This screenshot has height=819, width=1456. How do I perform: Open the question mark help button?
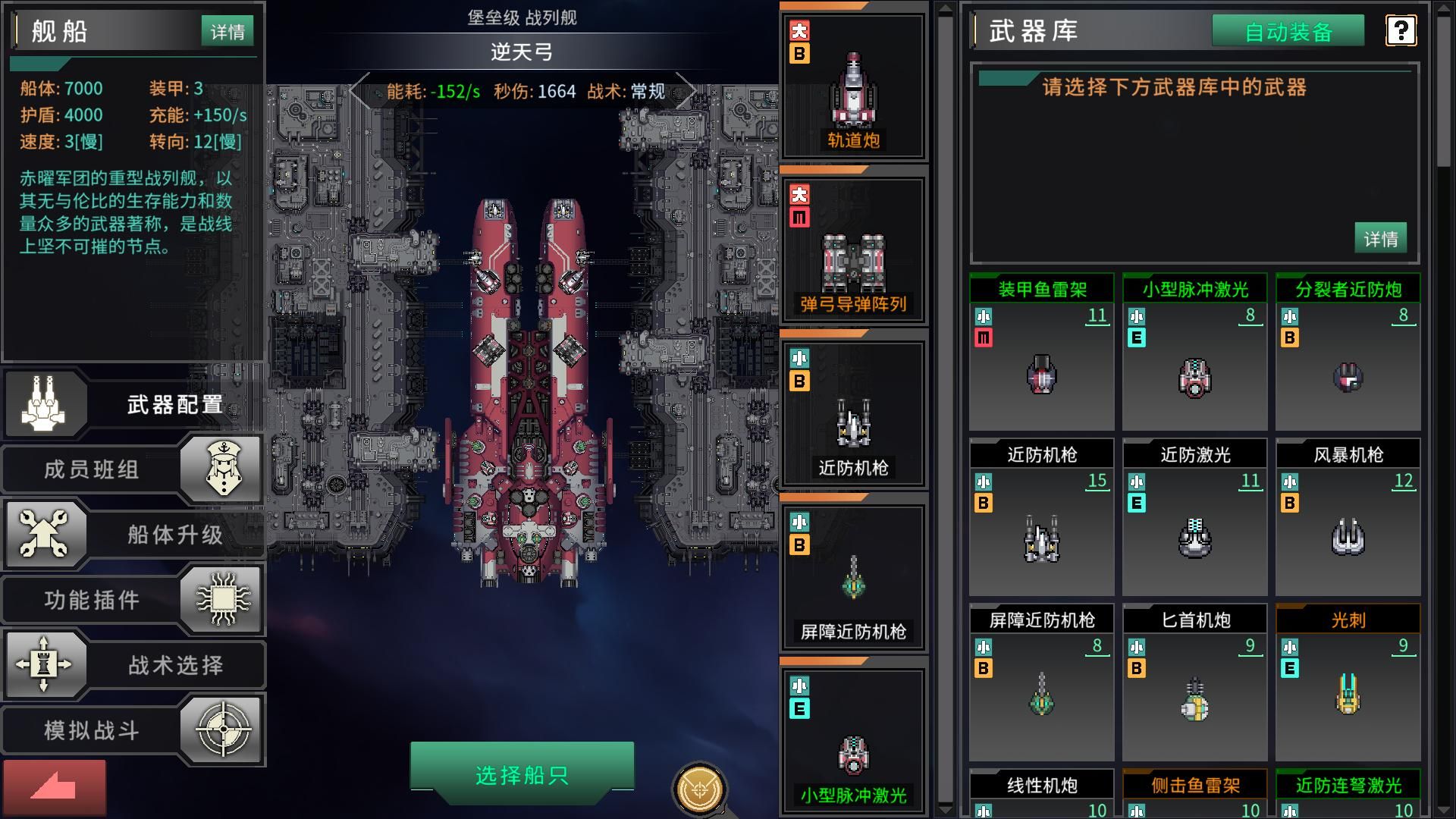click(1400, 31)
